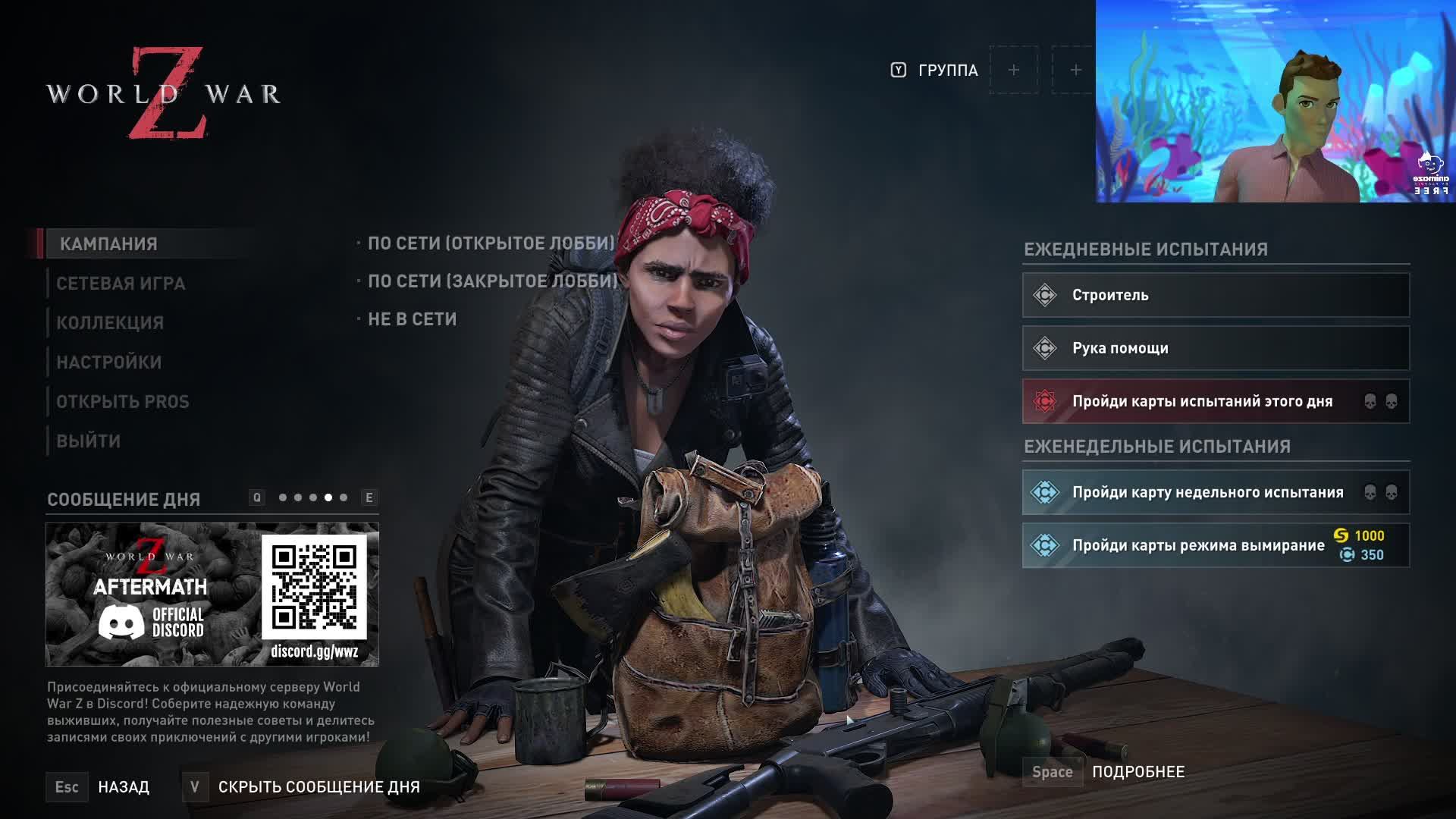This screenshot has width=1456, height=819.
Task: Hide the message via Скрыть сообщение дня
Action: click(x=318, y=787)
